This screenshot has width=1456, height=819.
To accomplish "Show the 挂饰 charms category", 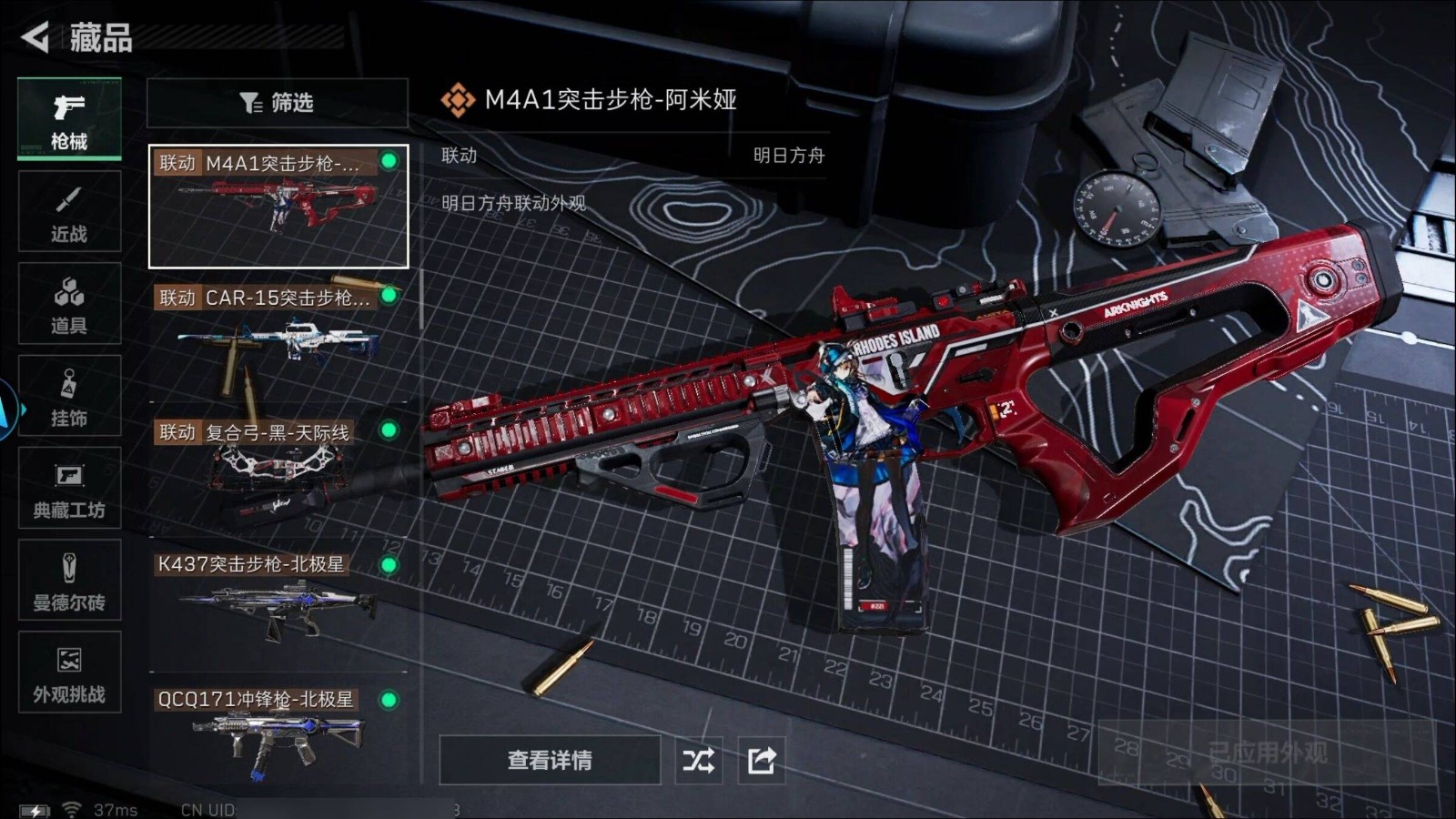I will (x=69, y=397).
